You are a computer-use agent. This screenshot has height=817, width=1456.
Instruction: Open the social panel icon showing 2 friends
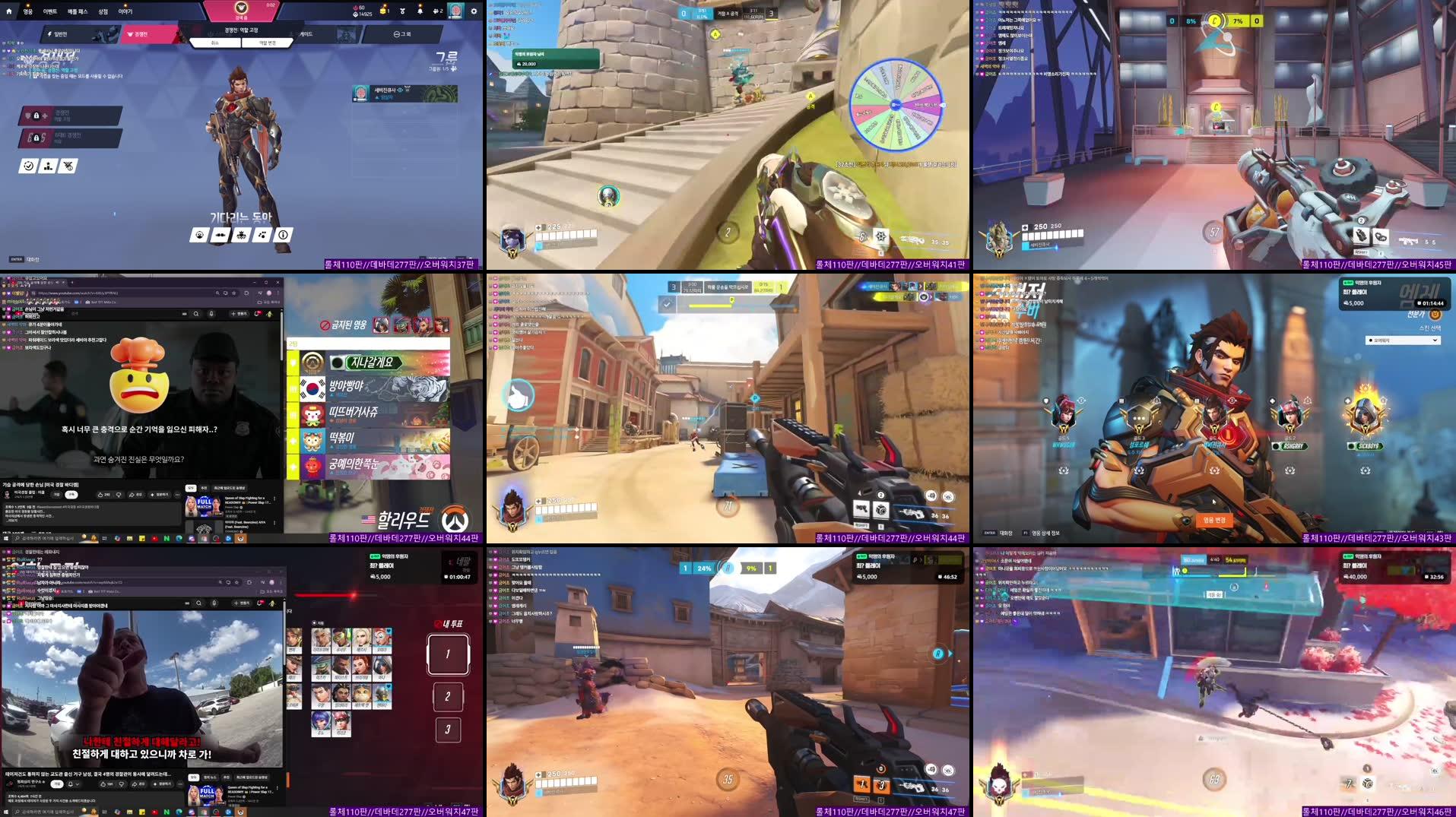[437, 11]
